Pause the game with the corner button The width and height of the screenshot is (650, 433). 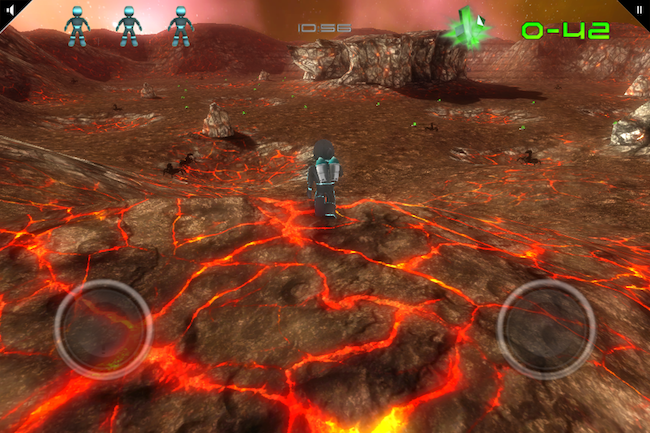pyautogui.click(x=639, y=8)
